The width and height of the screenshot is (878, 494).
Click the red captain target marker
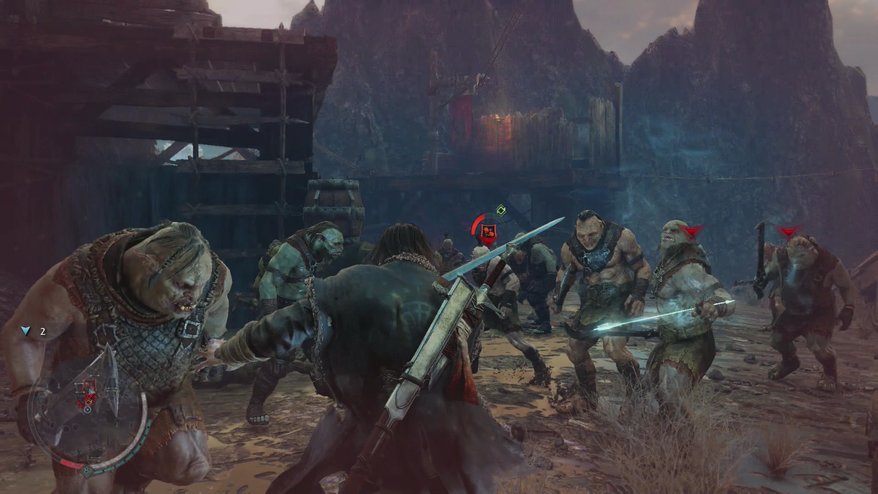[x=488, y=234]
